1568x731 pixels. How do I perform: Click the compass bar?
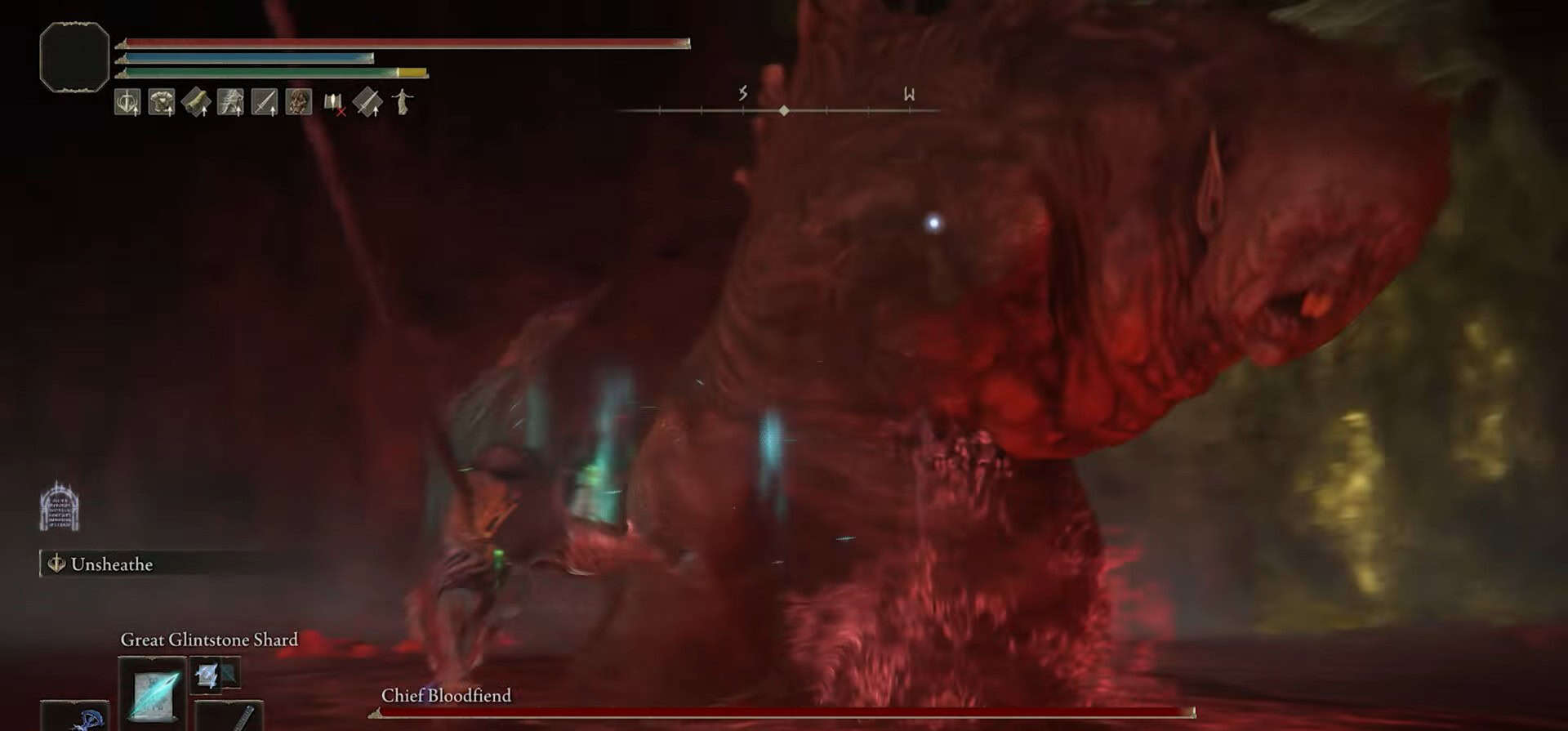782,109
